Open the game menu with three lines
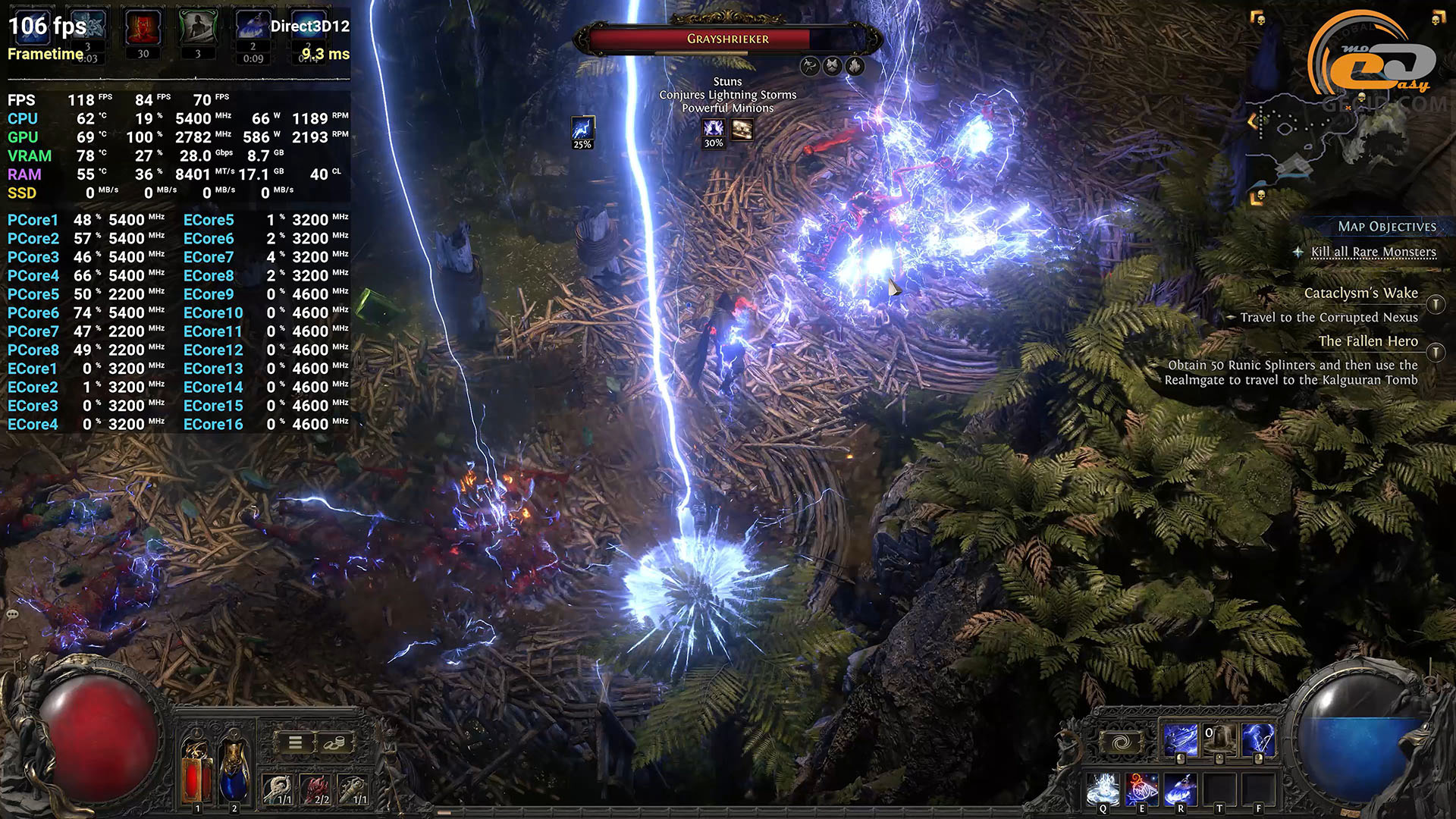This screenshot has width=1456, height=819. [295, 743]
